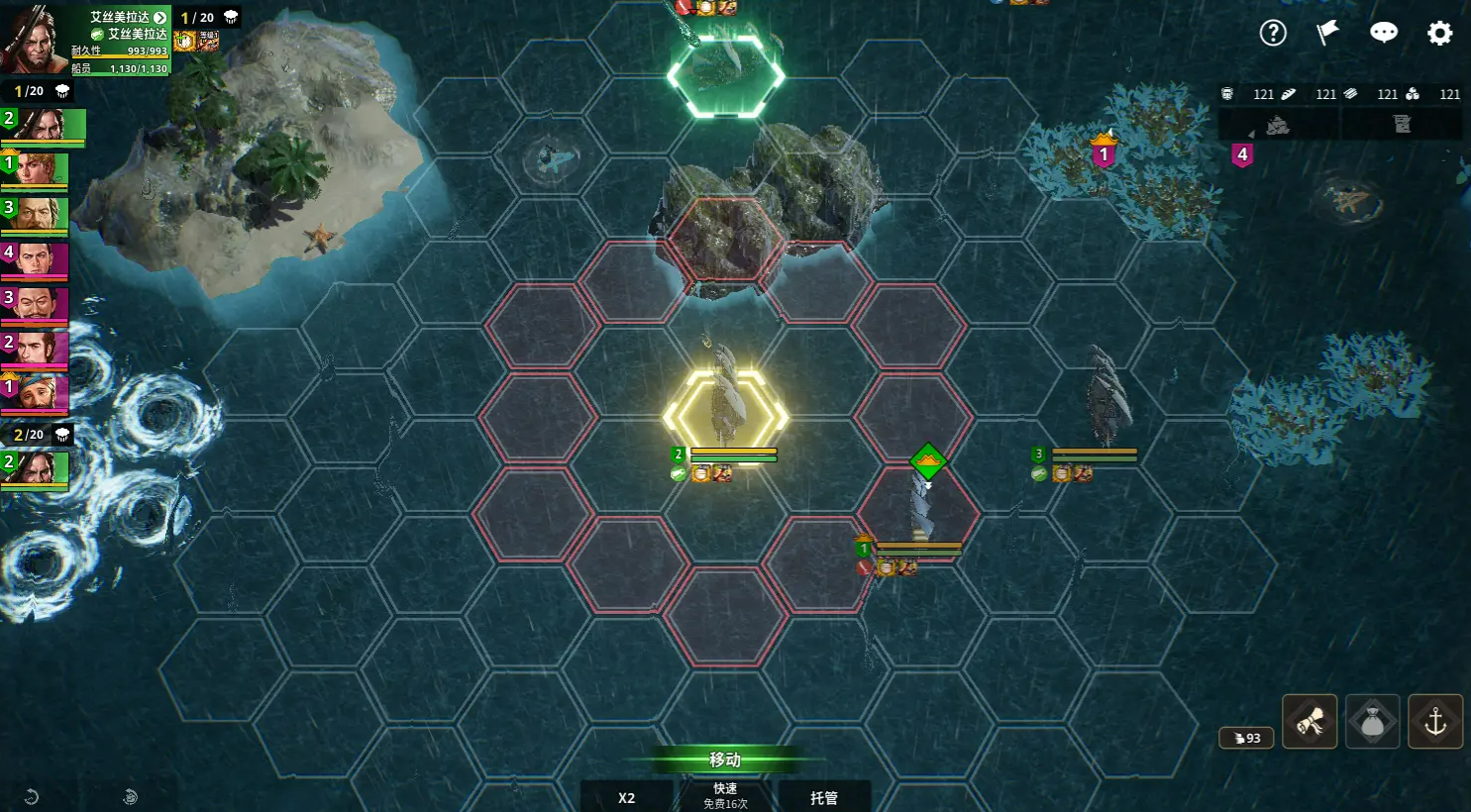The image size is (1471, 812).
Task: Select the turbaned enemy captain portrait
Action: coord(36,392)
